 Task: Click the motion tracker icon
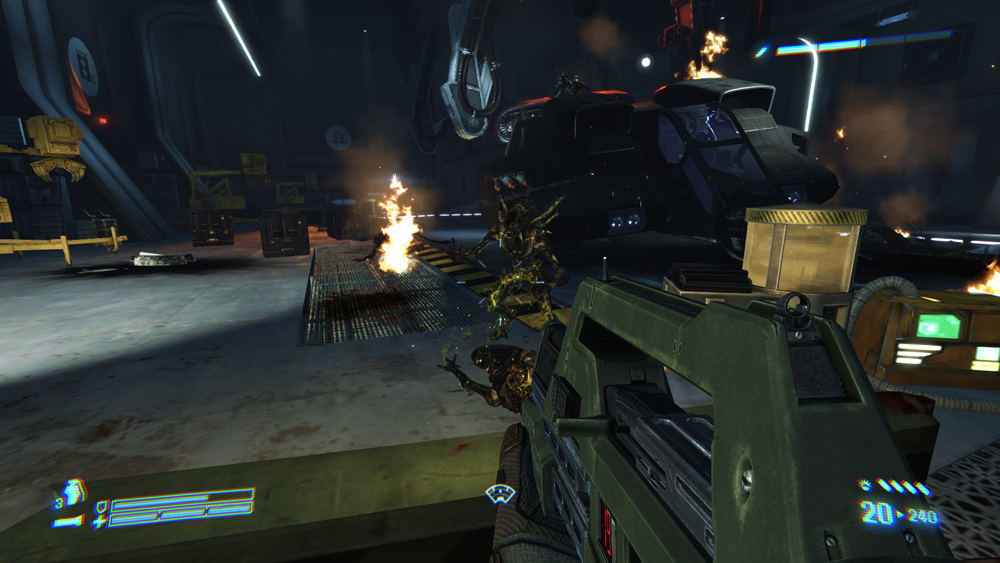tap(499, 492)
